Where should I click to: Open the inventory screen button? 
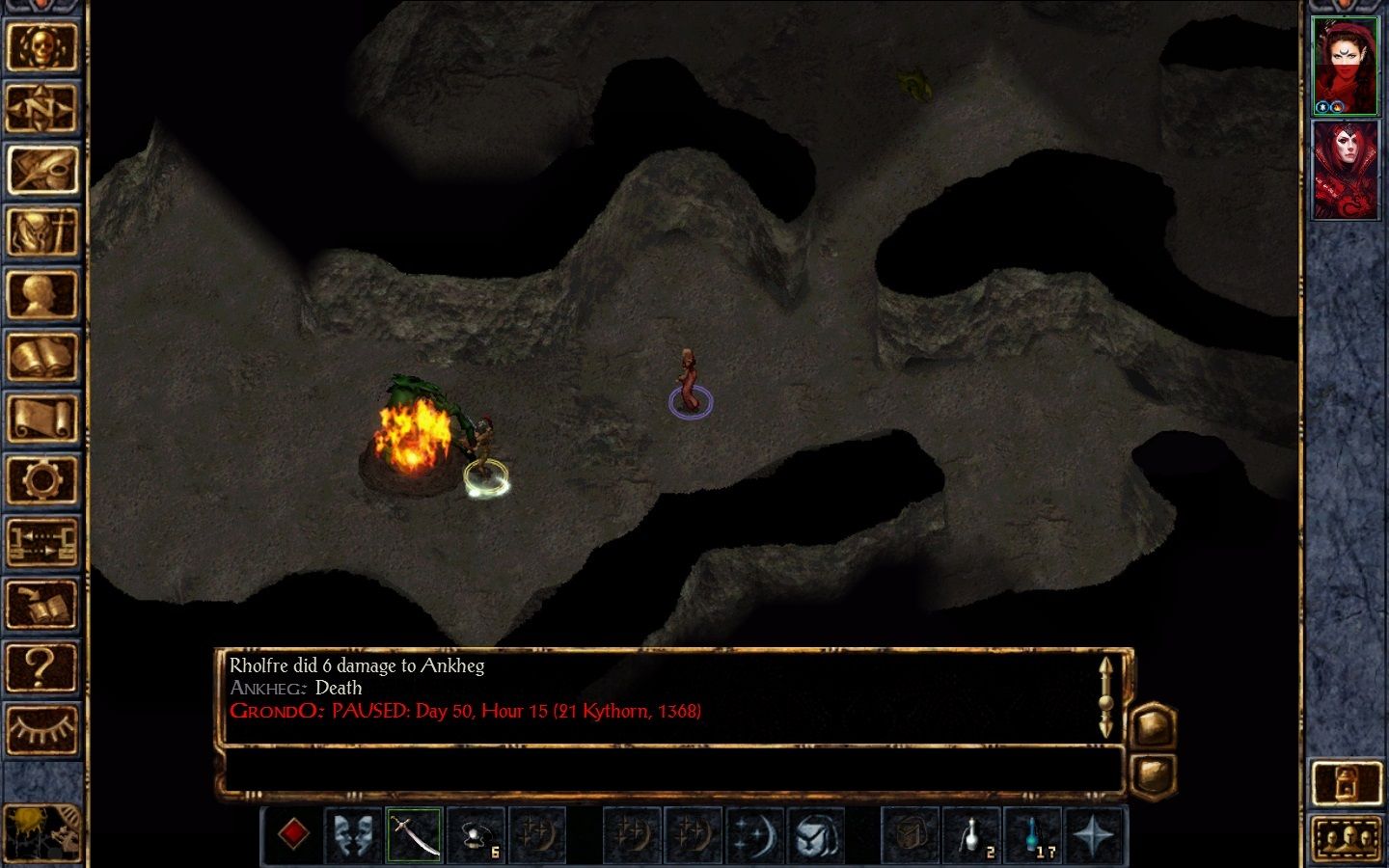click(41, 232)
